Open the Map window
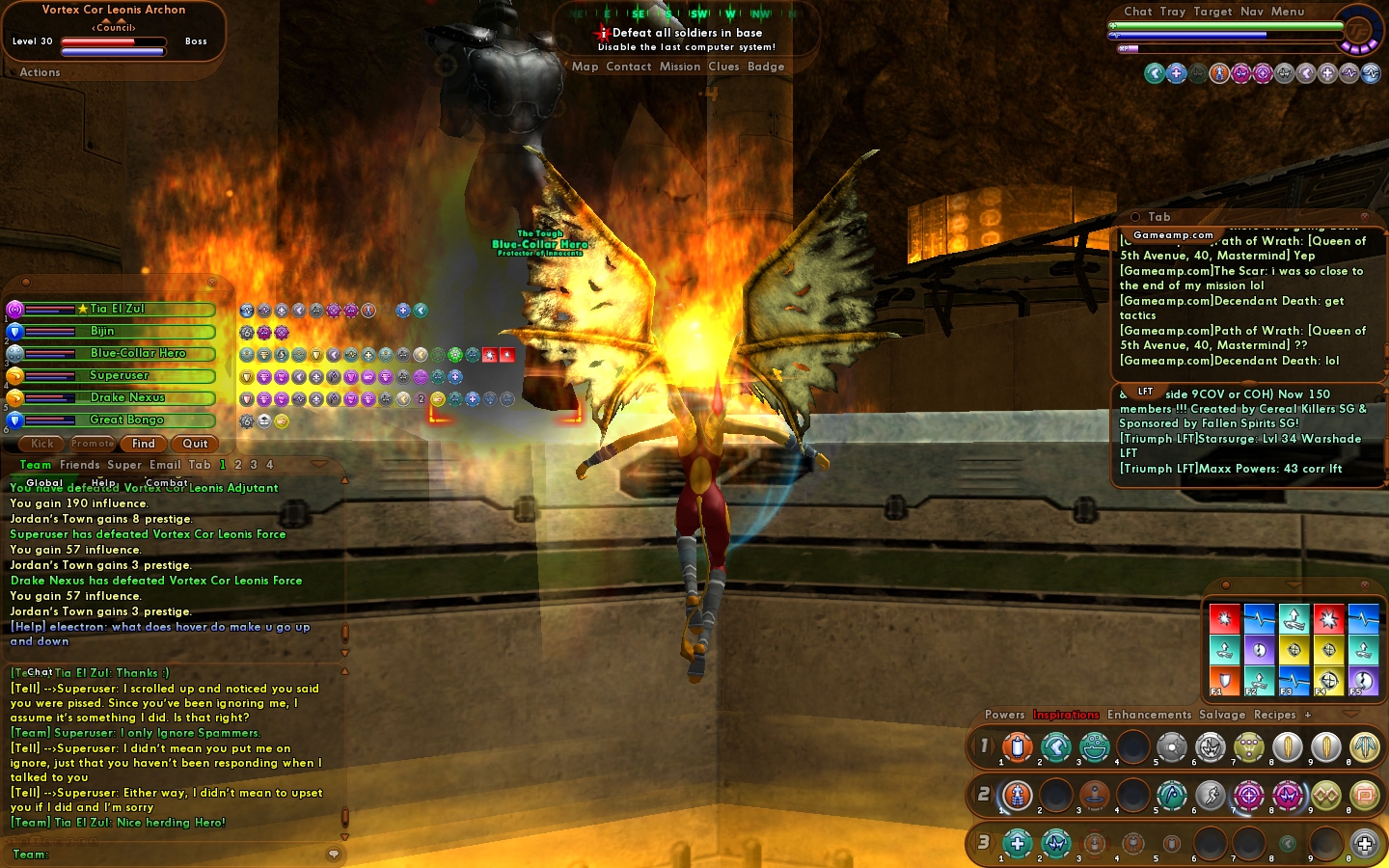 (585, 67)
